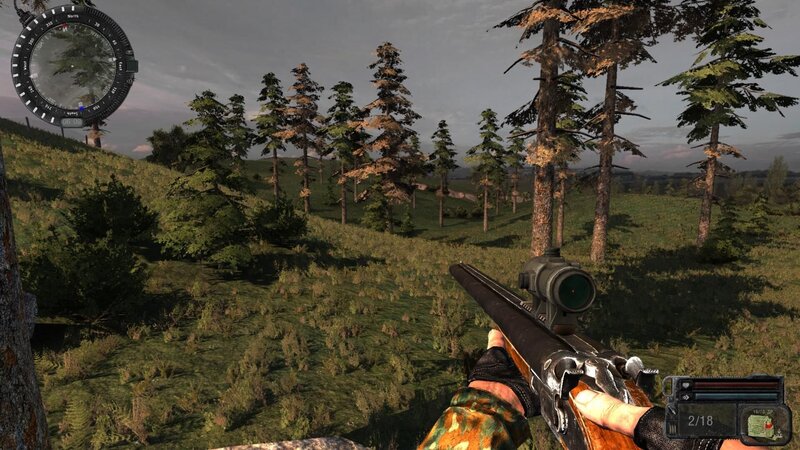
Task: Select the shotgun shell ammo type icon
Action: point(759,423)
